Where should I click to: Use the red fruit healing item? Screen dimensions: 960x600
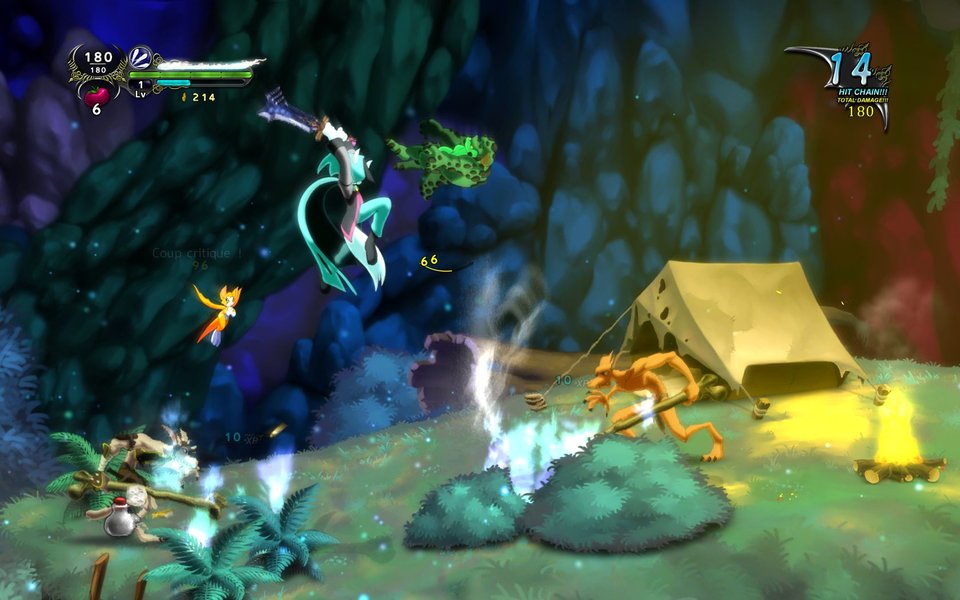click(x=98, y=91)
